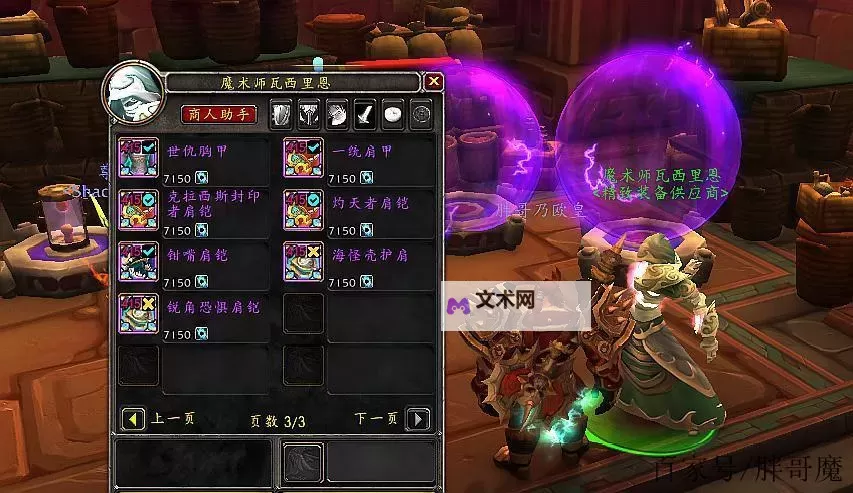
Task: Click the red 商人助手 button
Action: (x=218, y=114)
